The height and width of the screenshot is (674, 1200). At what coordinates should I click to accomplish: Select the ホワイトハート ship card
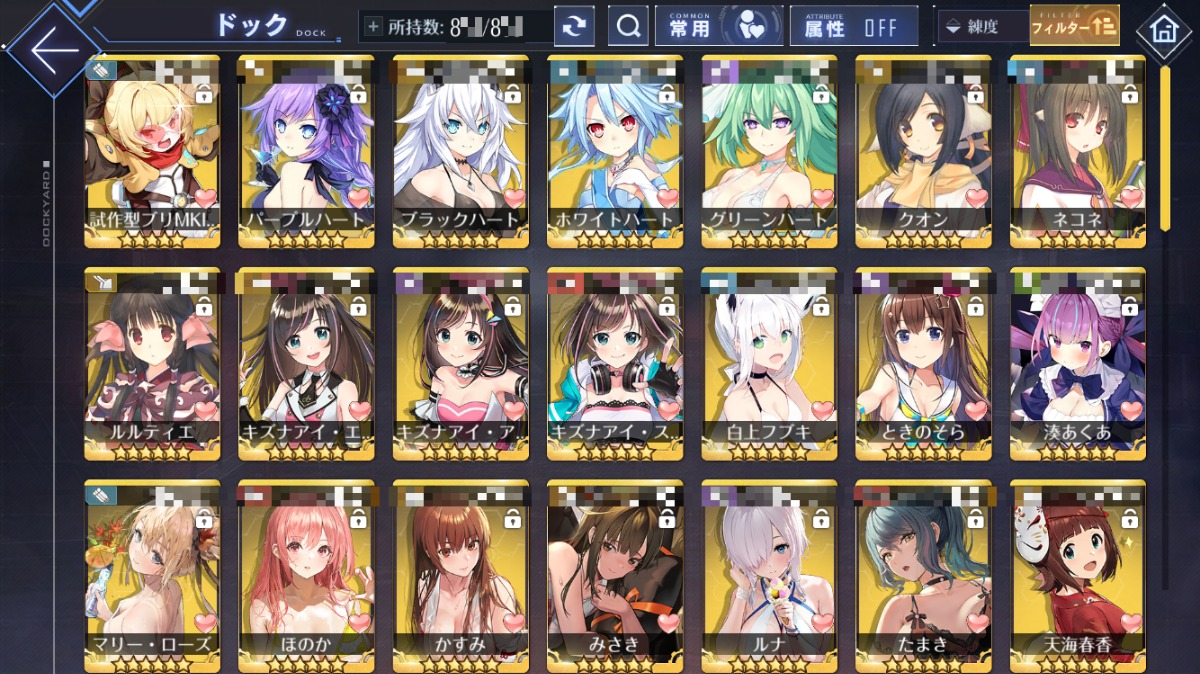click(x=615, y=150)
